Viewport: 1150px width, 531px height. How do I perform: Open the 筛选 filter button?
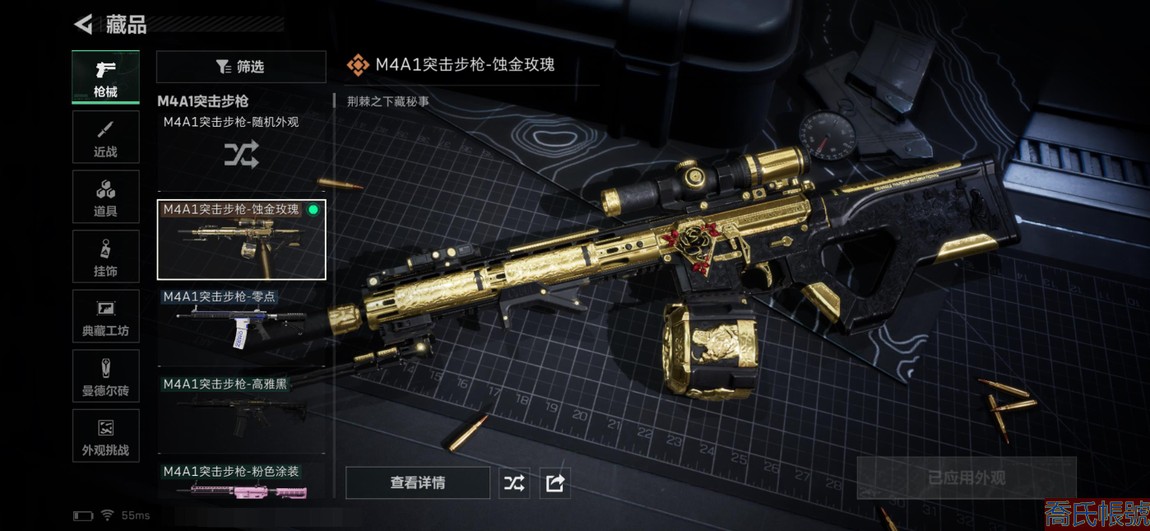point(241,67)
